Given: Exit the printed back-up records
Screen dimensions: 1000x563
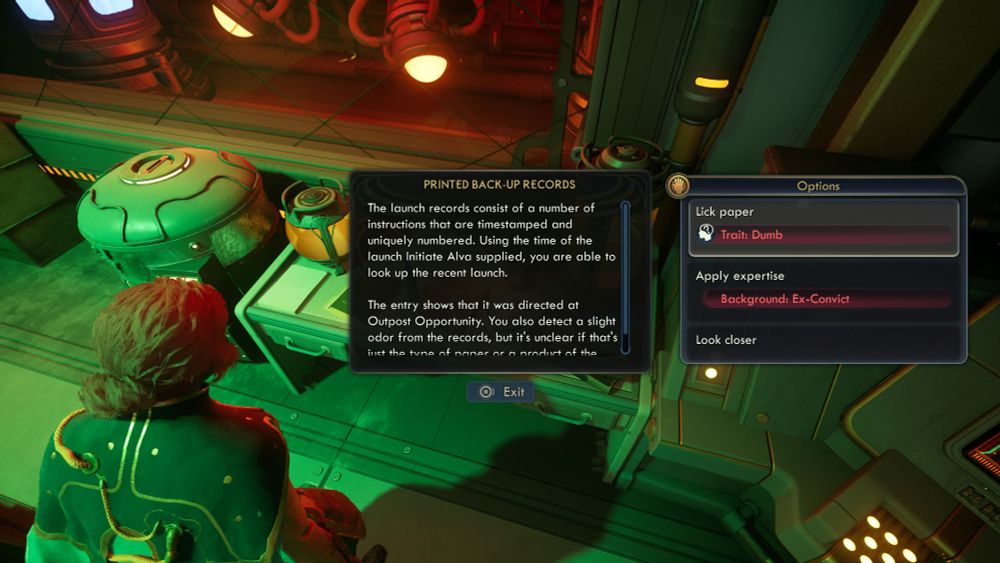Looking at the screenshot, I should click(501, 392).
